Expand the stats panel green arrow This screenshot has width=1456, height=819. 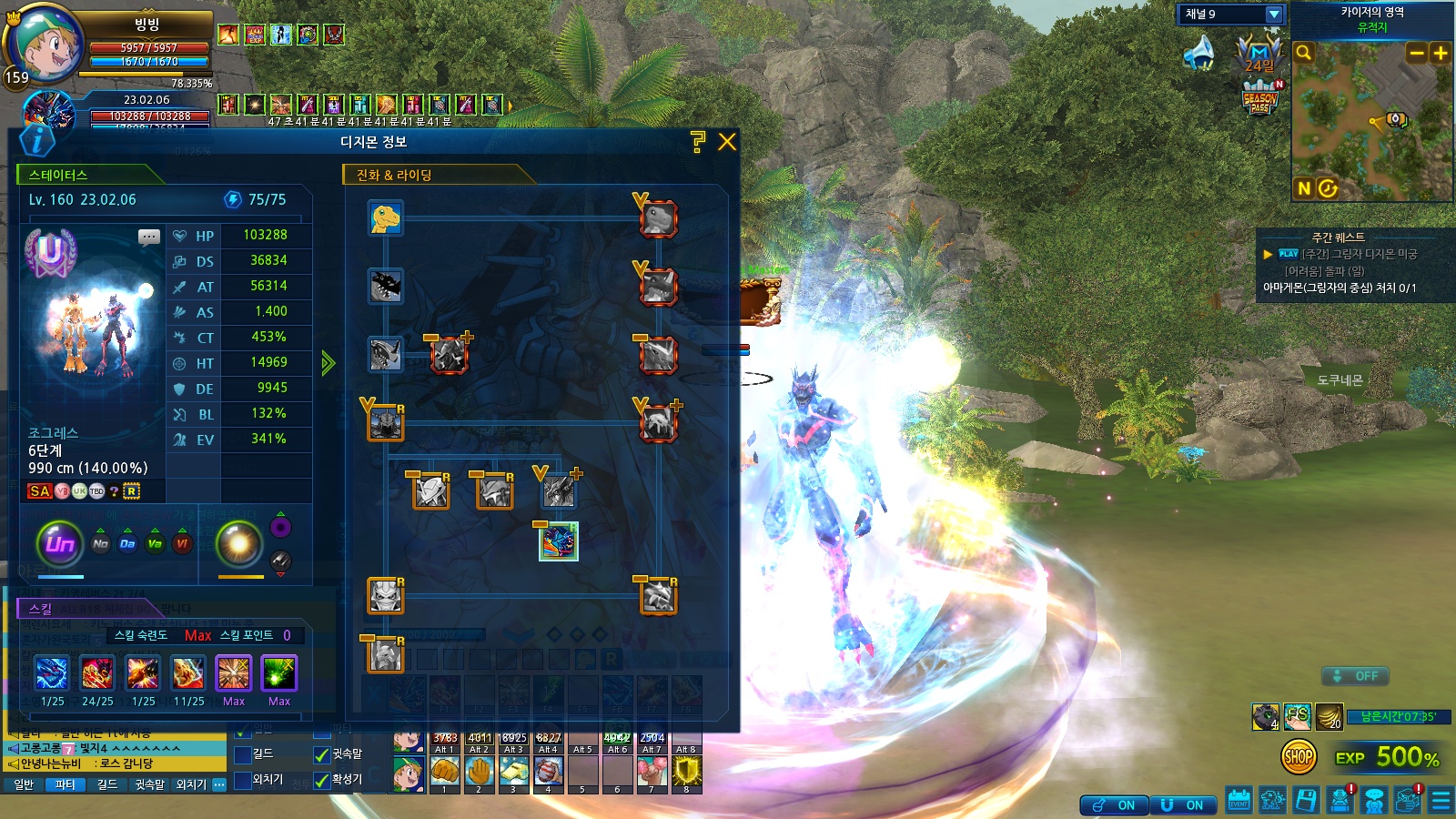click(x=328, y=363)
